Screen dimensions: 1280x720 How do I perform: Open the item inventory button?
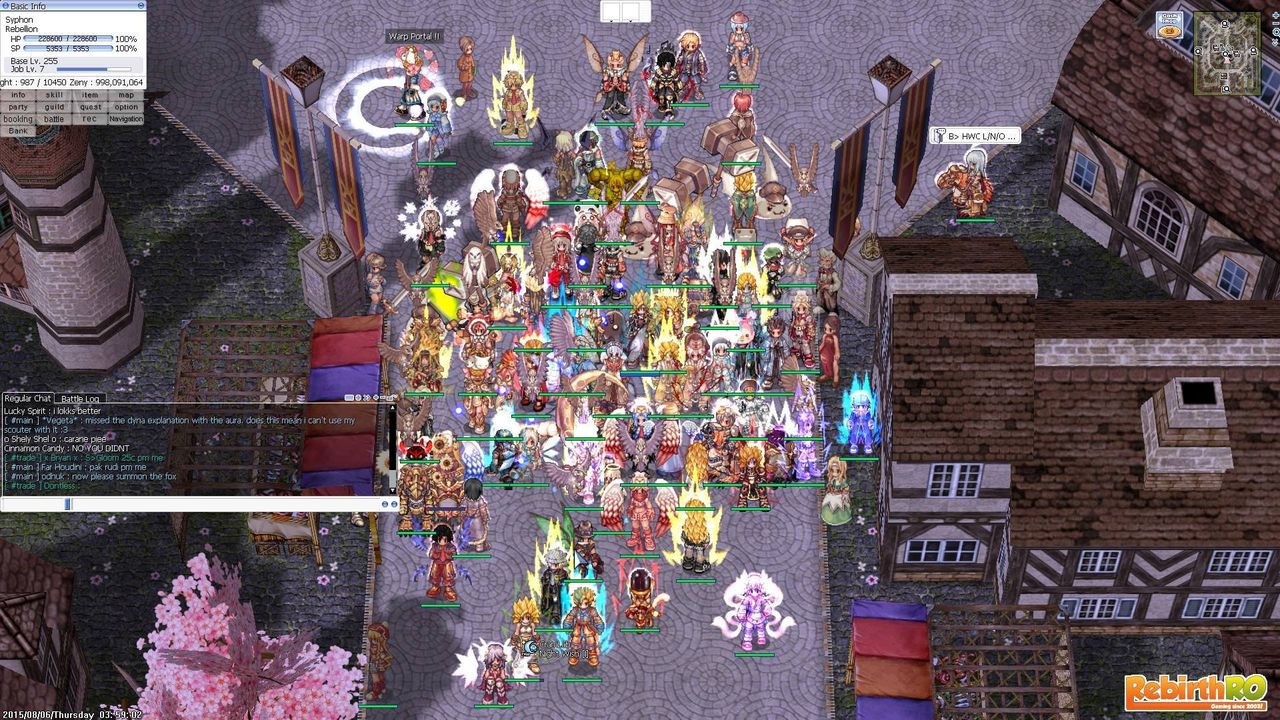click(91, 95)
